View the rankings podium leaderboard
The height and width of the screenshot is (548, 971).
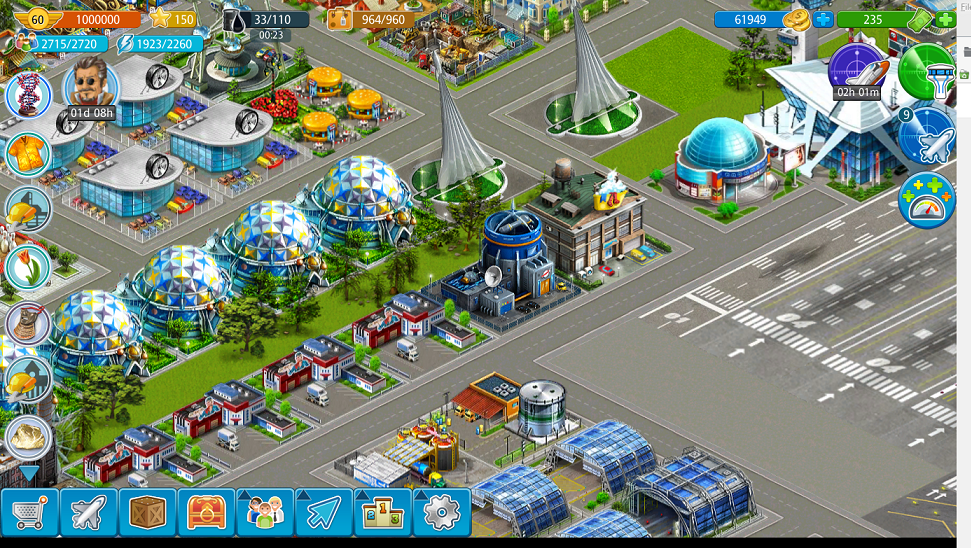[x=382, y=513]
